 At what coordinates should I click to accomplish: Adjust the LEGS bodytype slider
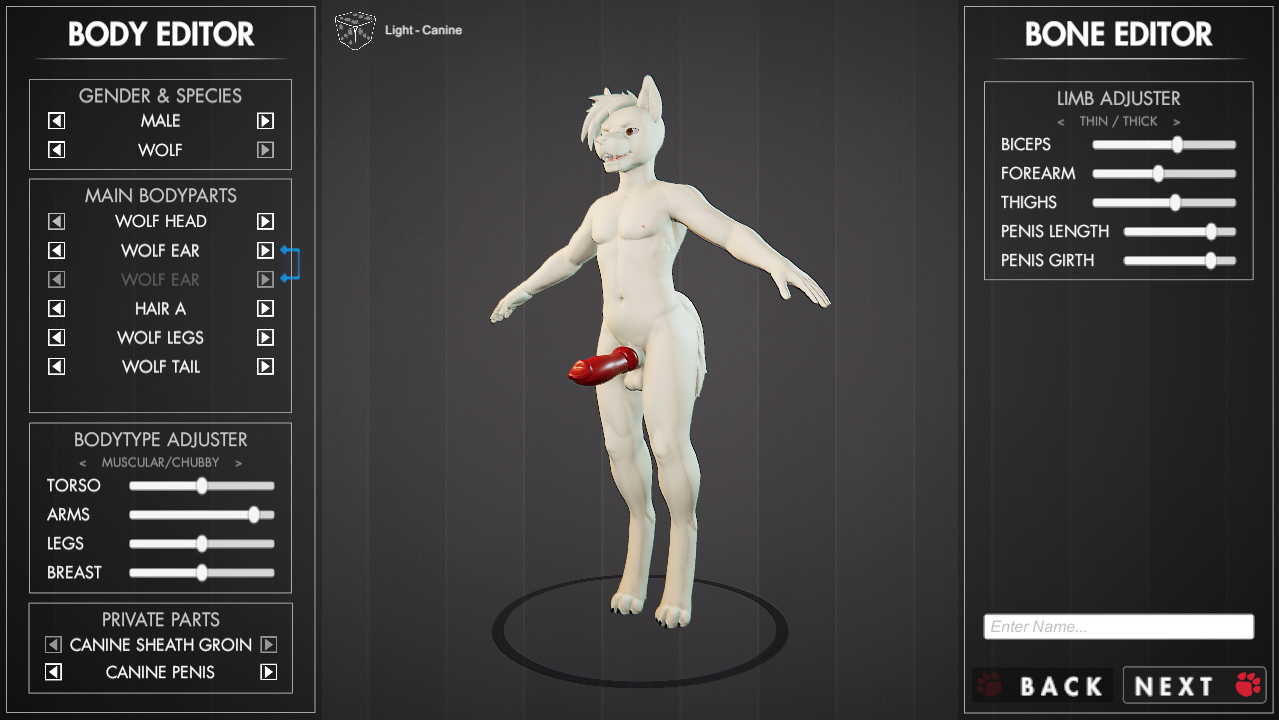pyautogui.click(x=202, y=544)
